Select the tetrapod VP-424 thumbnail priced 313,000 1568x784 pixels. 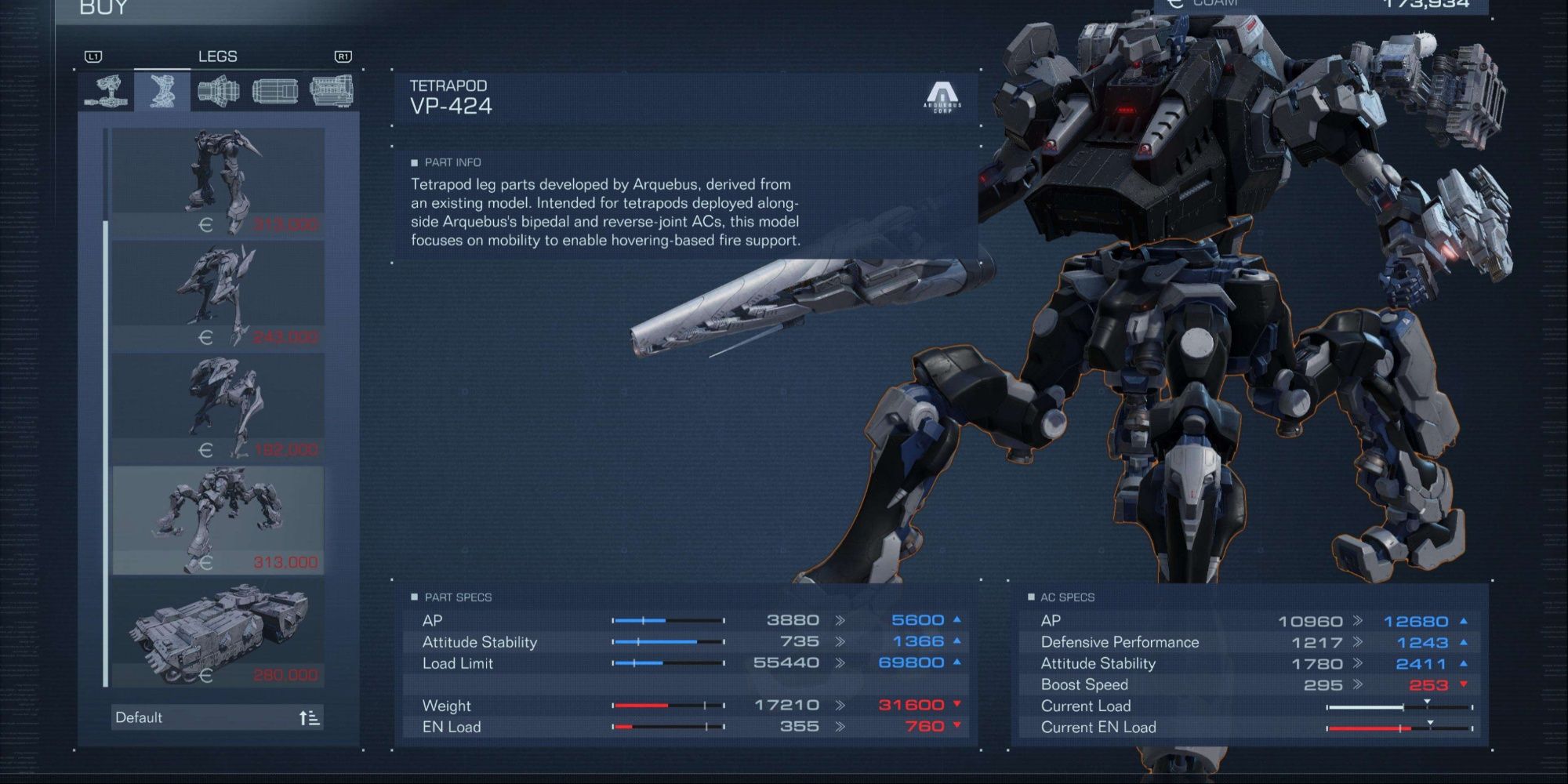[217, 517]
